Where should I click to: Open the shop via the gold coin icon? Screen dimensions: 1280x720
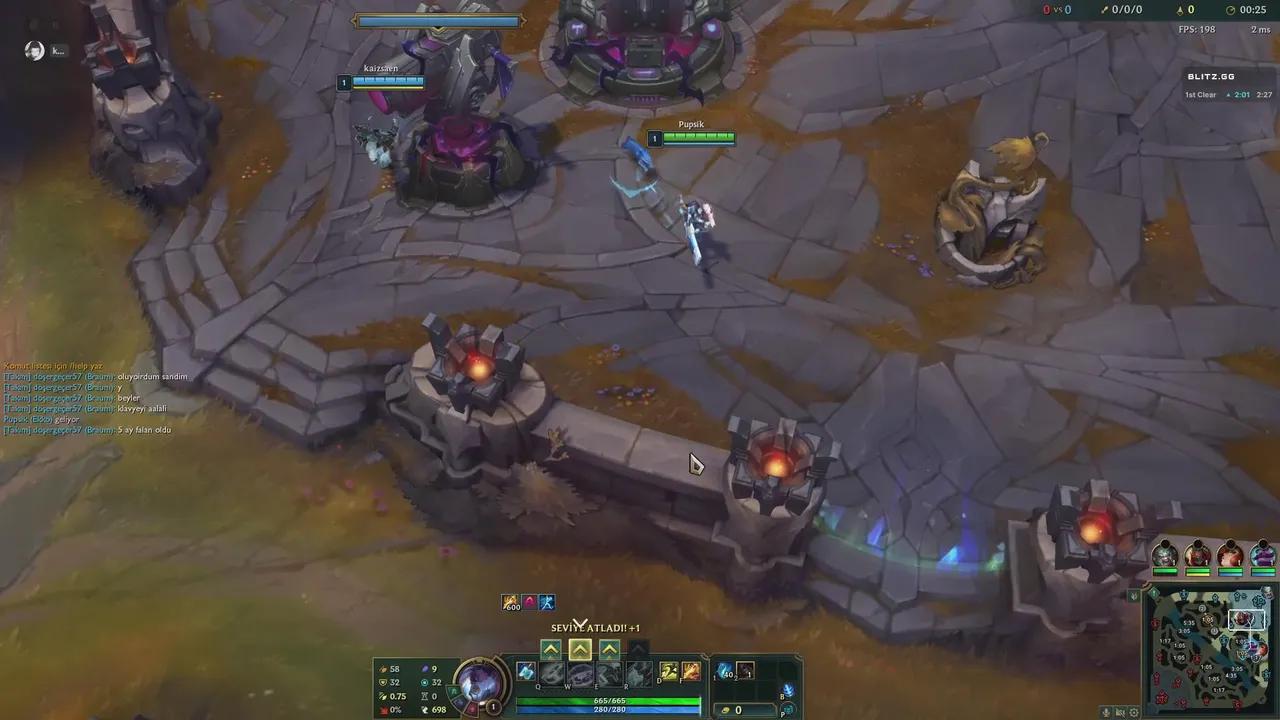pyautogui.click(x=725, y=710)
